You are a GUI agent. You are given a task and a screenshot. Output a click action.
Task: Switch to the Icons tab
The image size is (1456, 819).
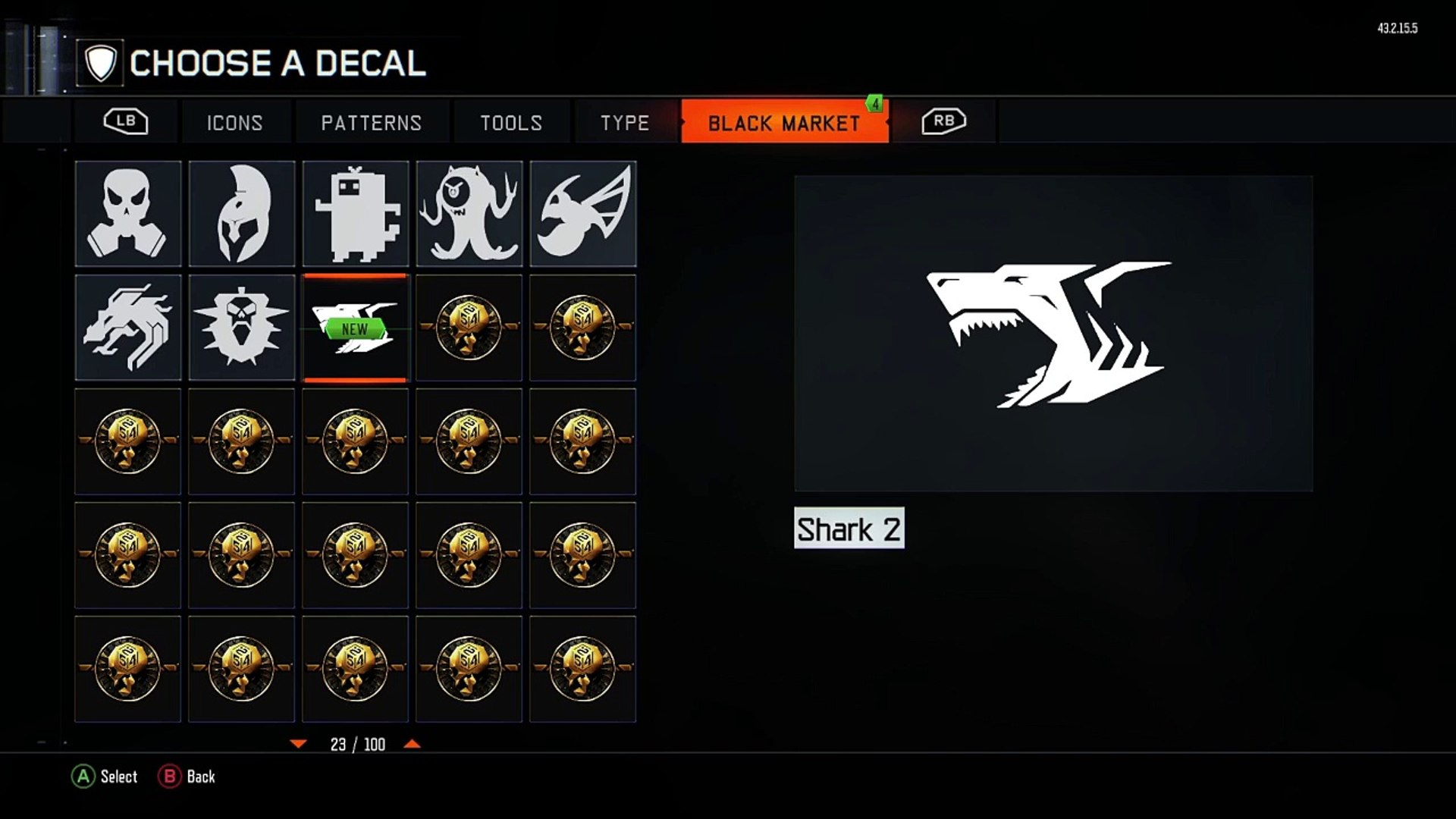[x=234, y=123]
